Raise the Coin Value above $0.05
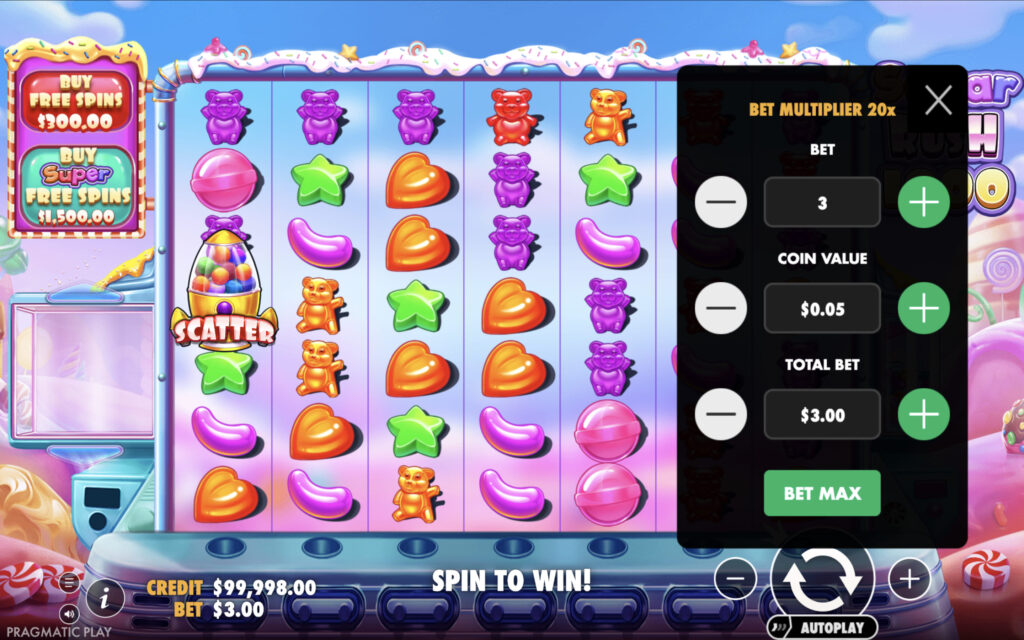Image resolution: width=1024 pixels, height=640 pixels. 923,309
